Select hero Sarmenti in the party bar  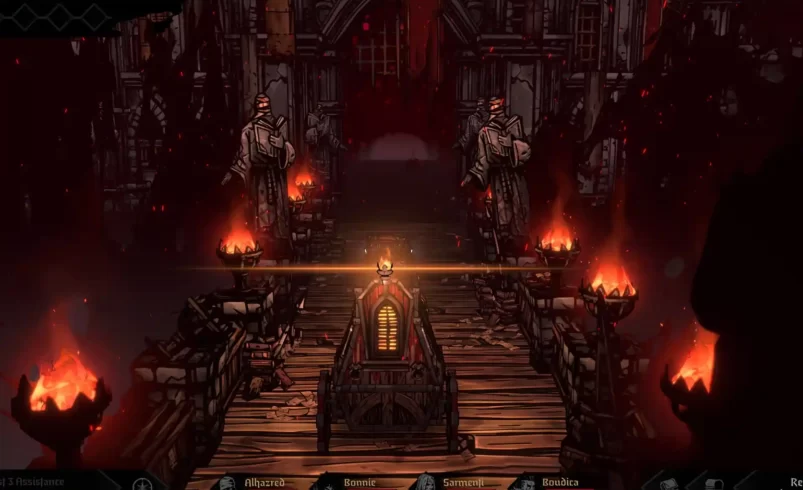pos(462,482)
